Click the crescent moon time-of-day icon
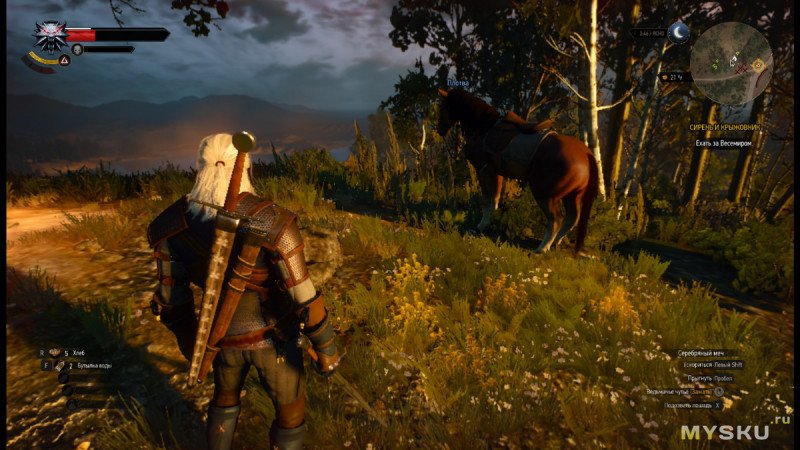Screen dimensions: 800x450 click(x=680, y=33)
